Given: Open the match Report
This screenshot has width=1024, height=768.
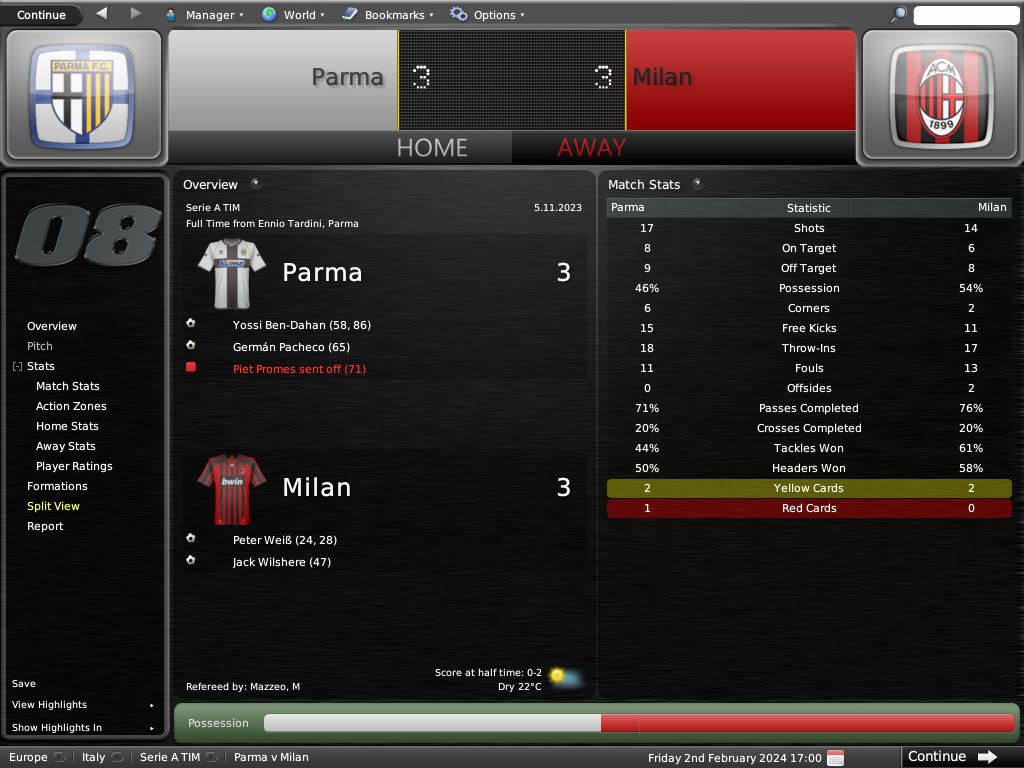Looking at the screenshot, I should (x=45, y=526).
